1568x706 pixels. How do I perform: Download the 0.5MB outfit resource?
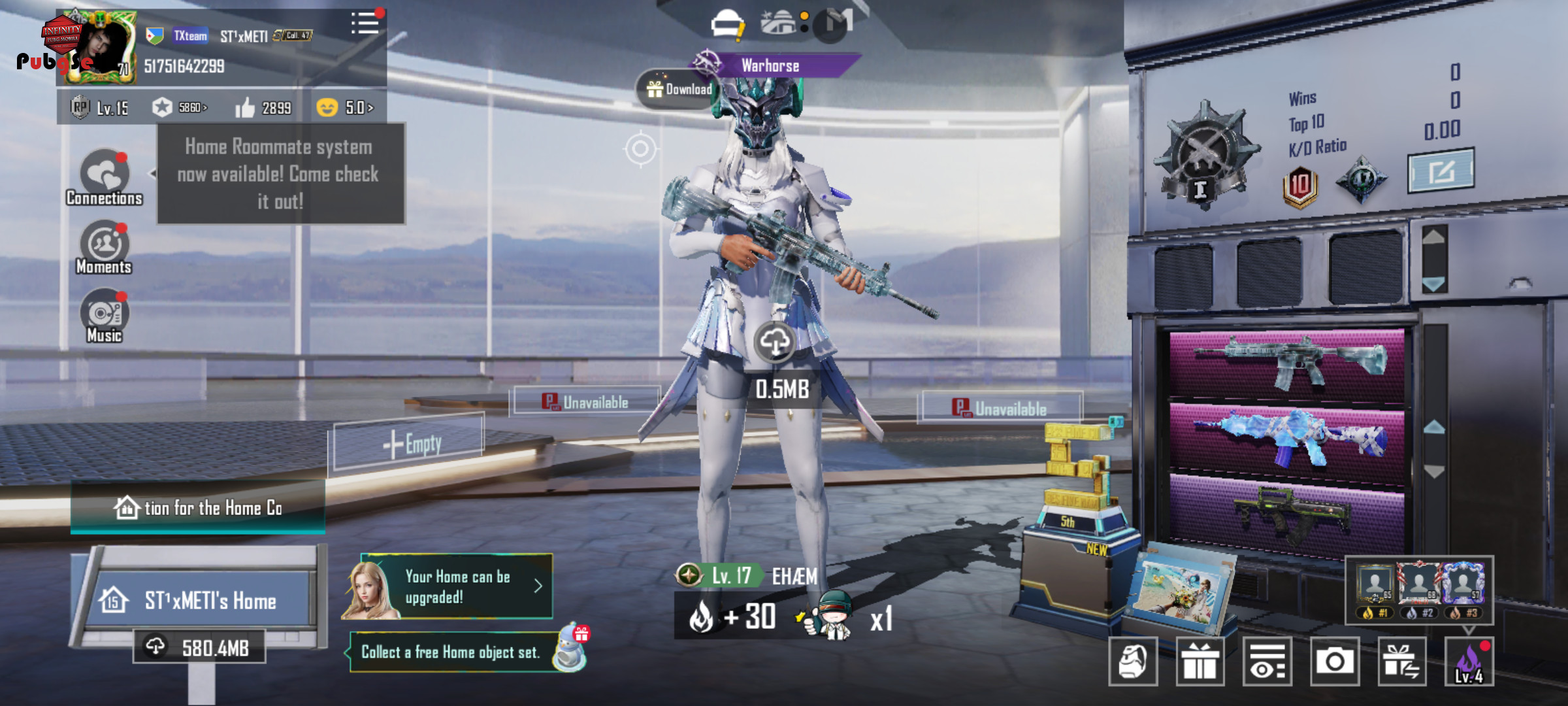coord(775,342)
